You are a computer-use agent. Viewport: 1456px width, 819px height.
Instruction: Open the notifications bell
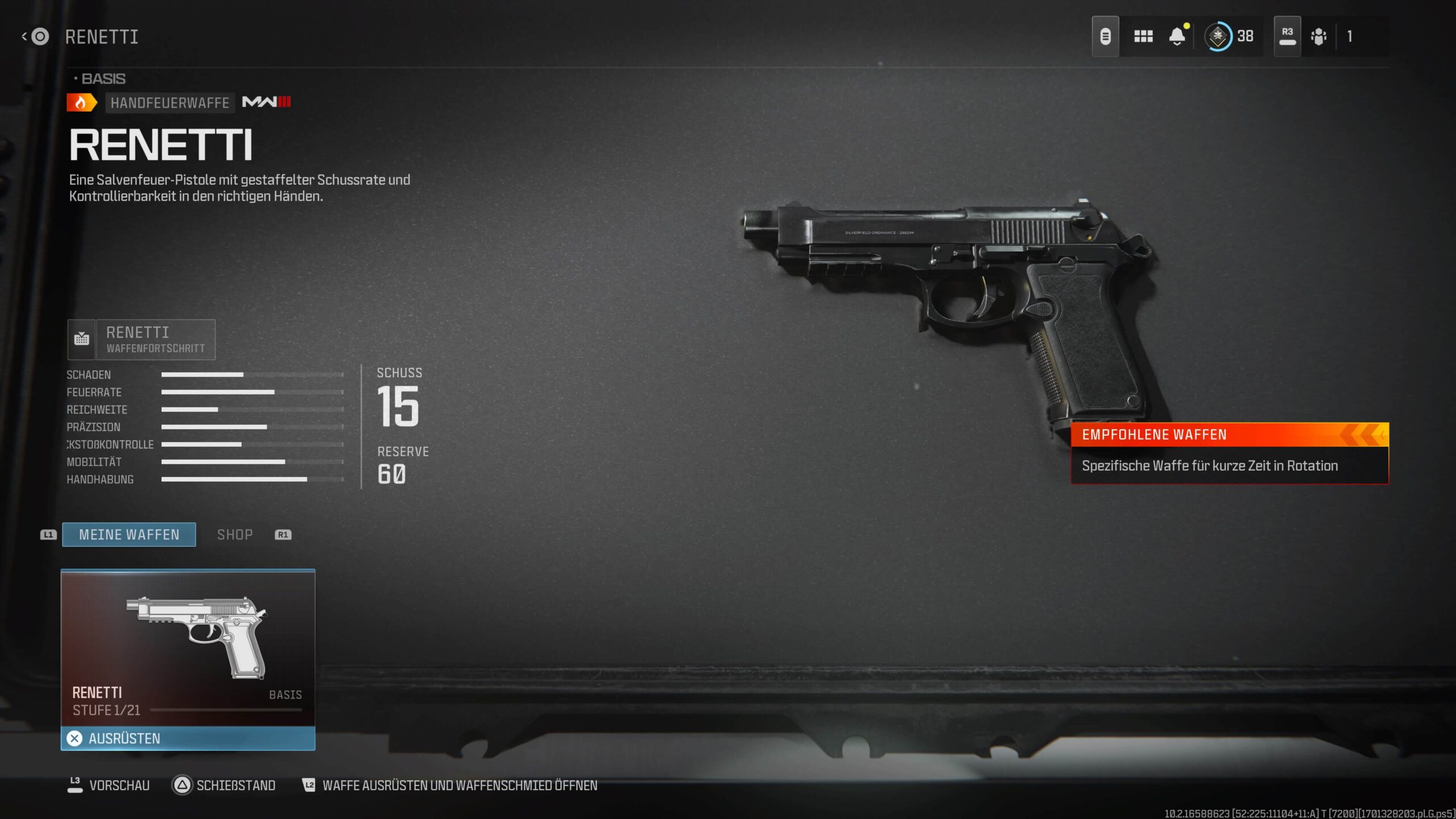click(1177, 36)
